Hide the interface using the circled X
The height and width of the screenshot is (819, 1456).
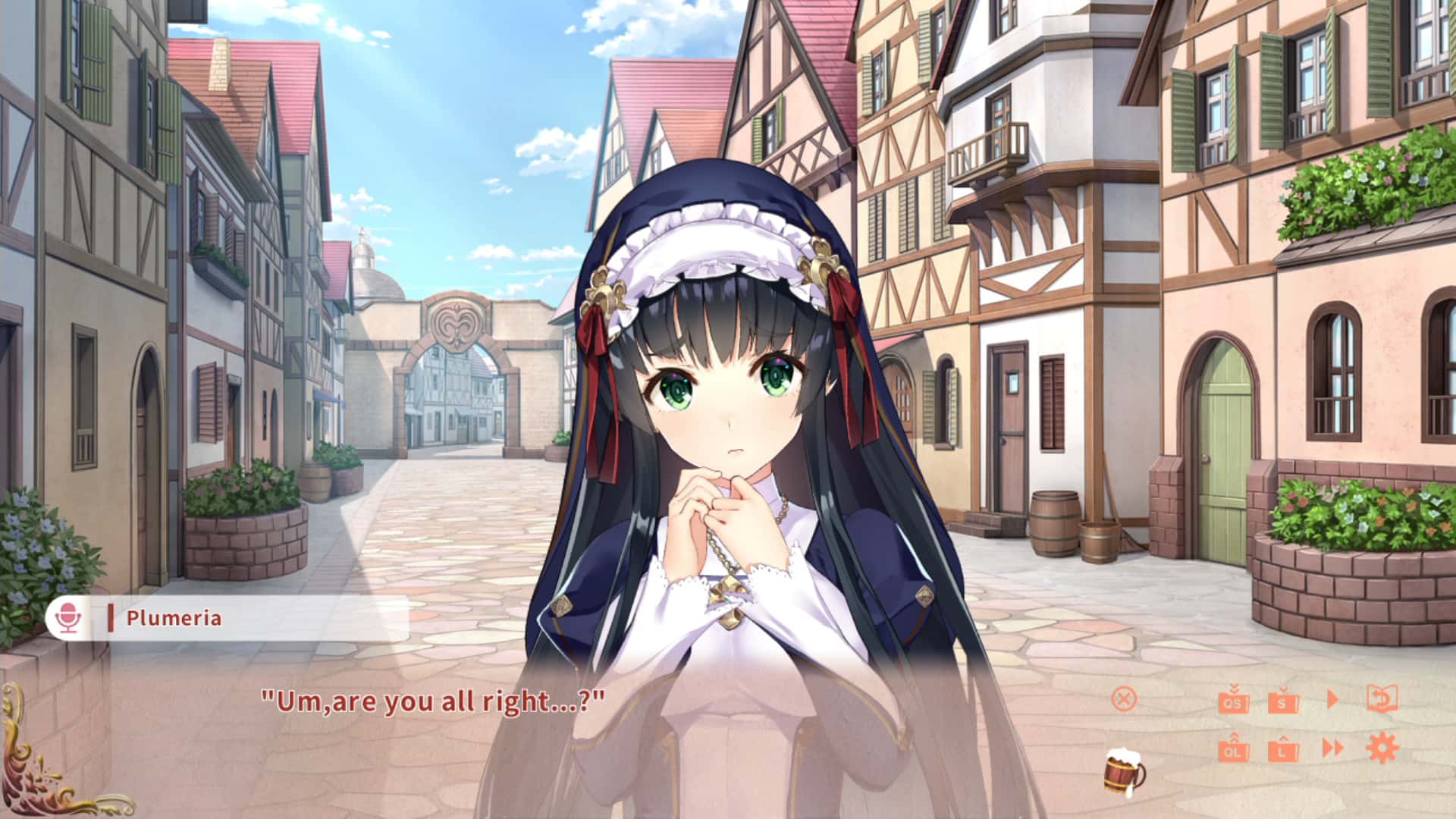tap(1124, 698)
